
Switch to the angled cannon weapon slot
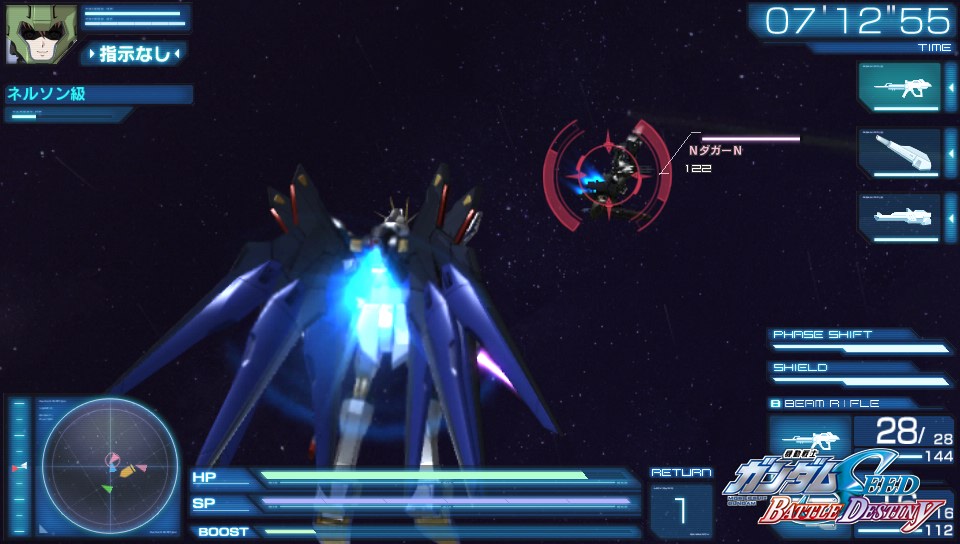(899, 152)
